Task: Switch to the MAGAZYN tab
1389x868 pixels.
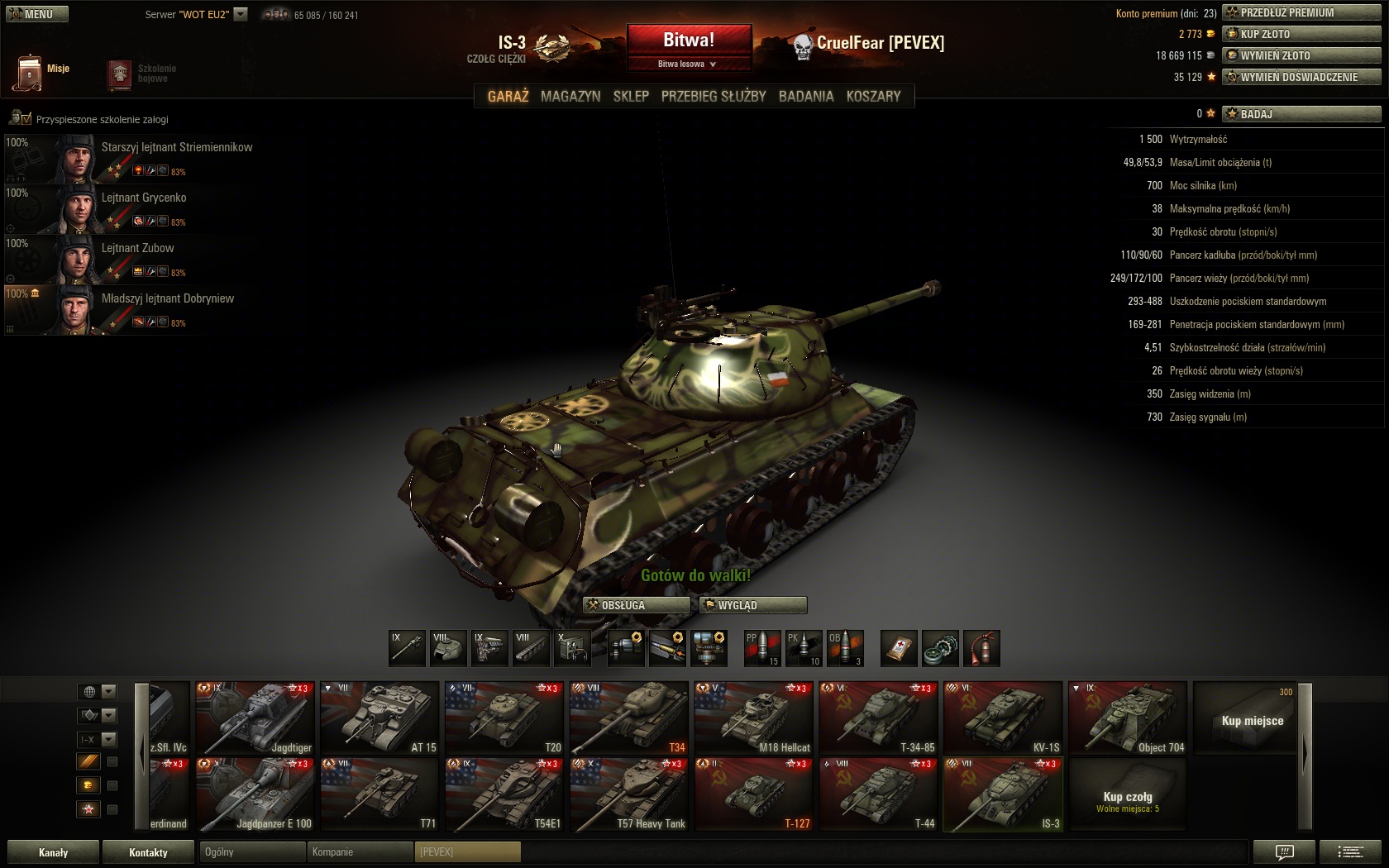Action: [x=570, y=97]
